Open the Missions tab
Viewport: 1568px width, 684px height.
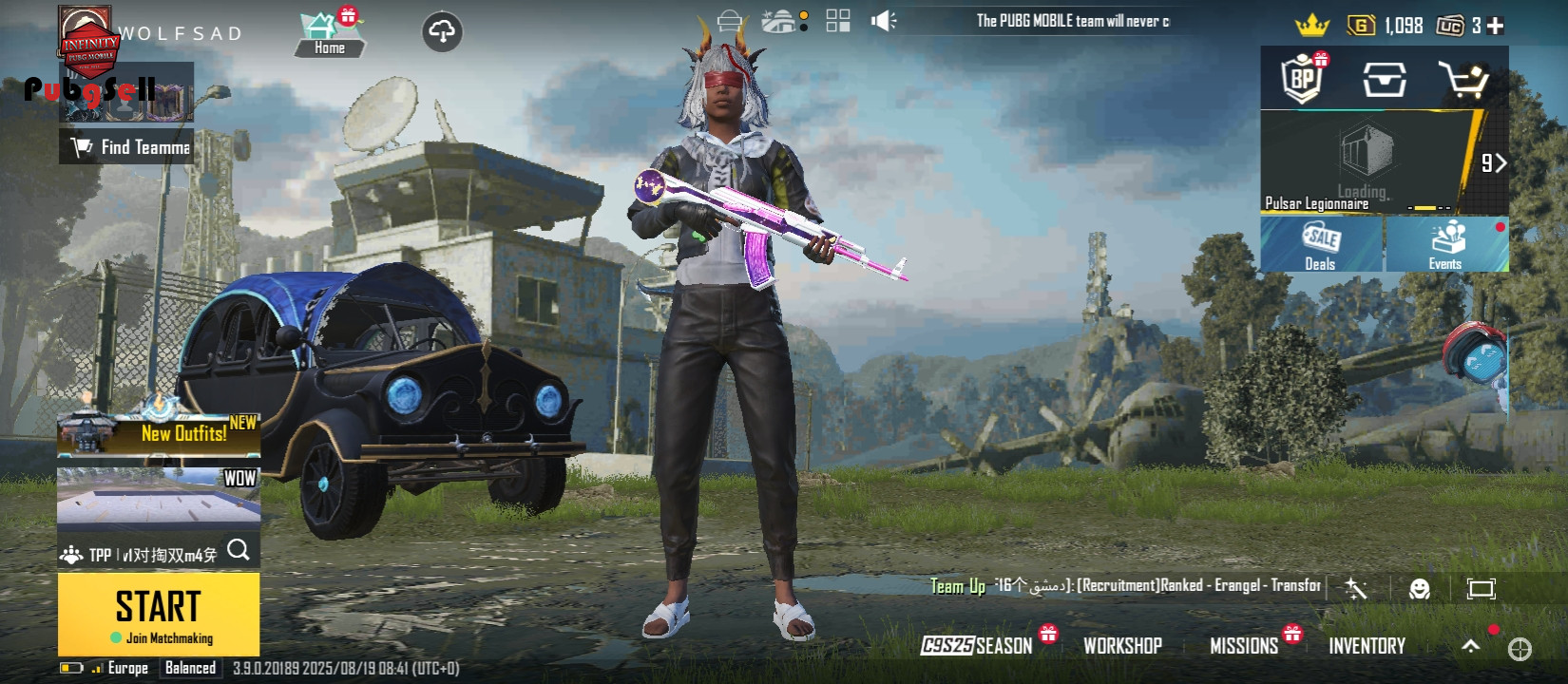[1244, 646]
